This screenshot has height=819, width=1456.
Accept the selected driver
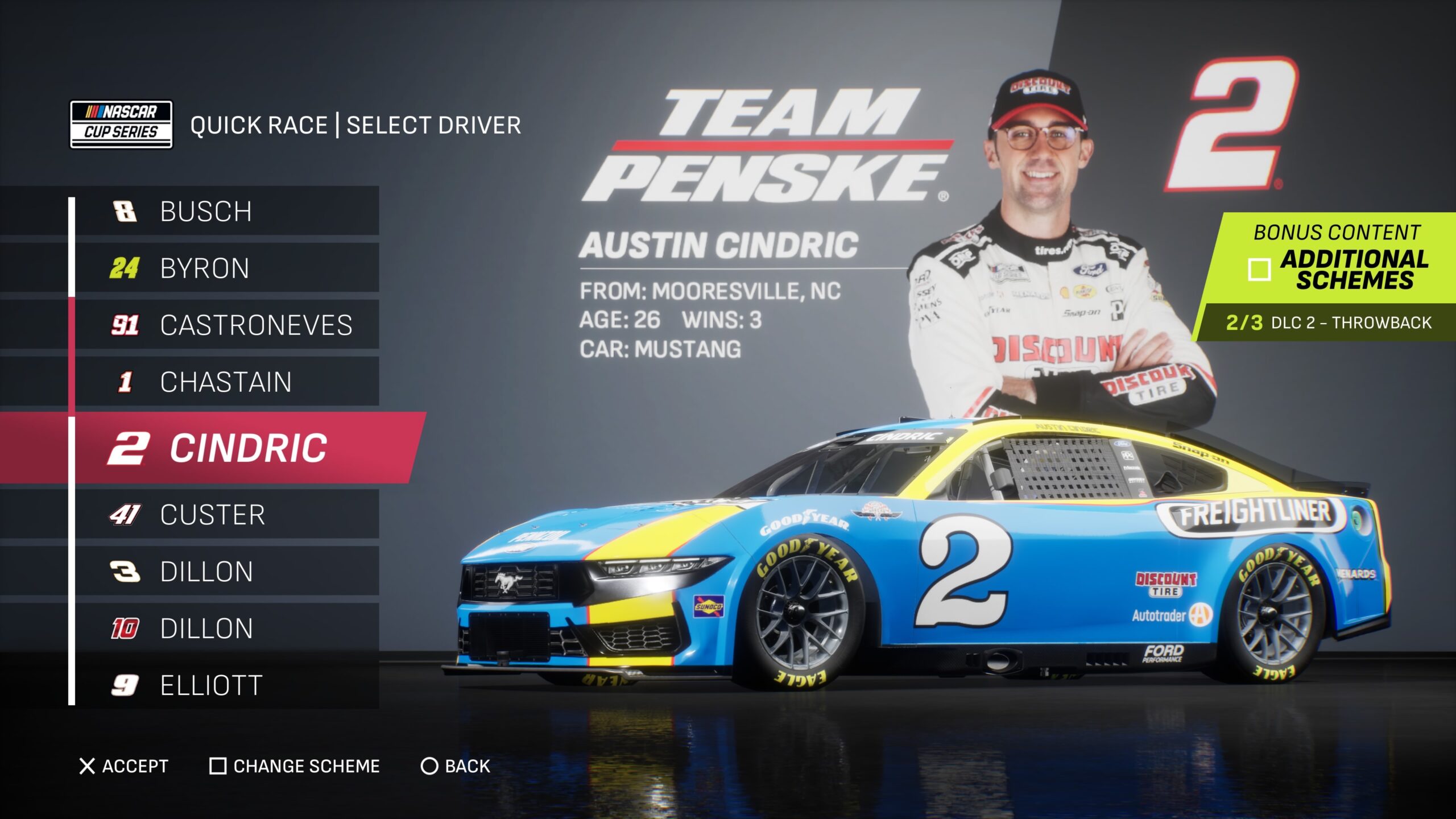pos(124,766)
